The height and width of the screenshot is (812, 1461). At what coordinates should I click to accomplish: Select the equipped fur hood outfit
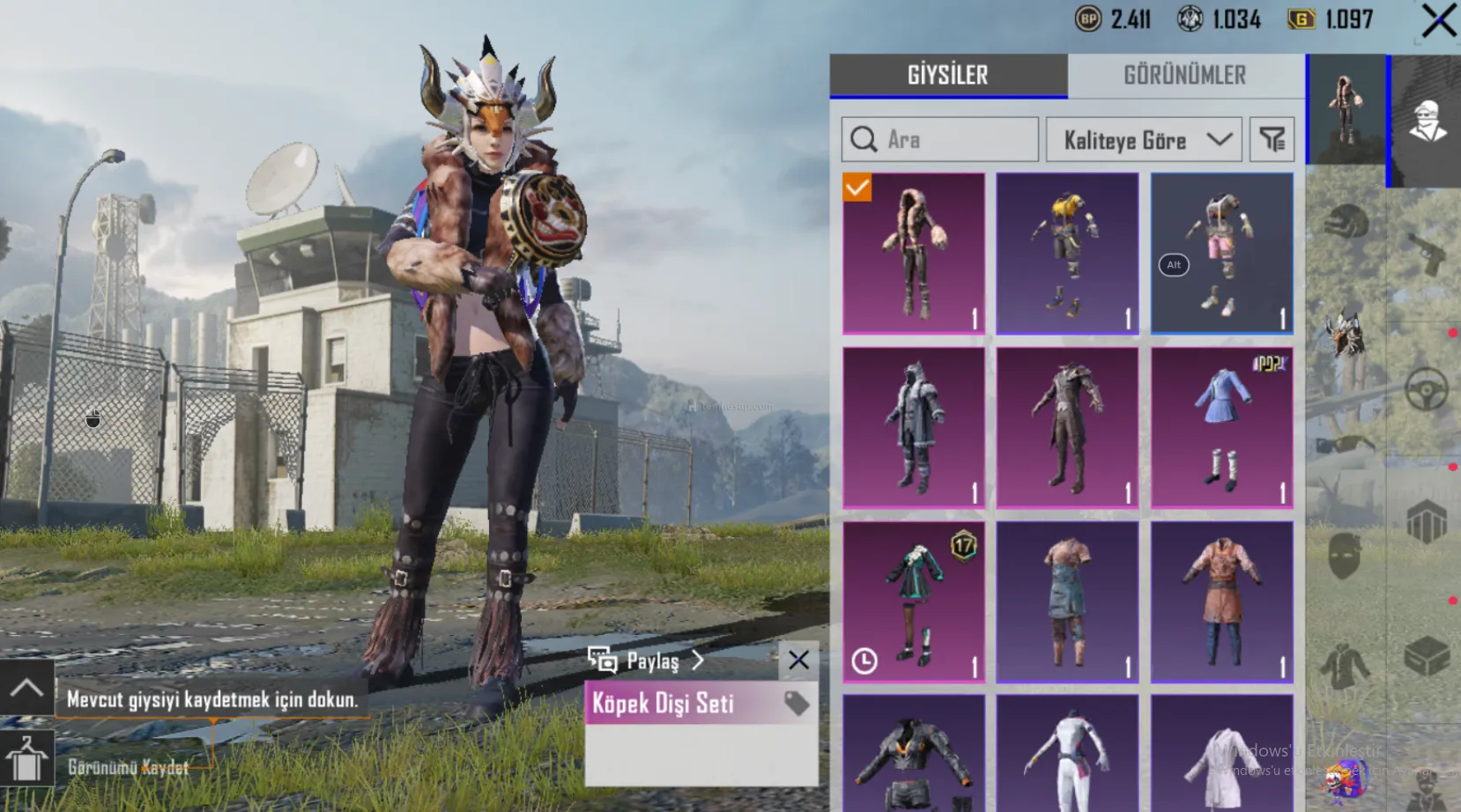tap(914, 253)
